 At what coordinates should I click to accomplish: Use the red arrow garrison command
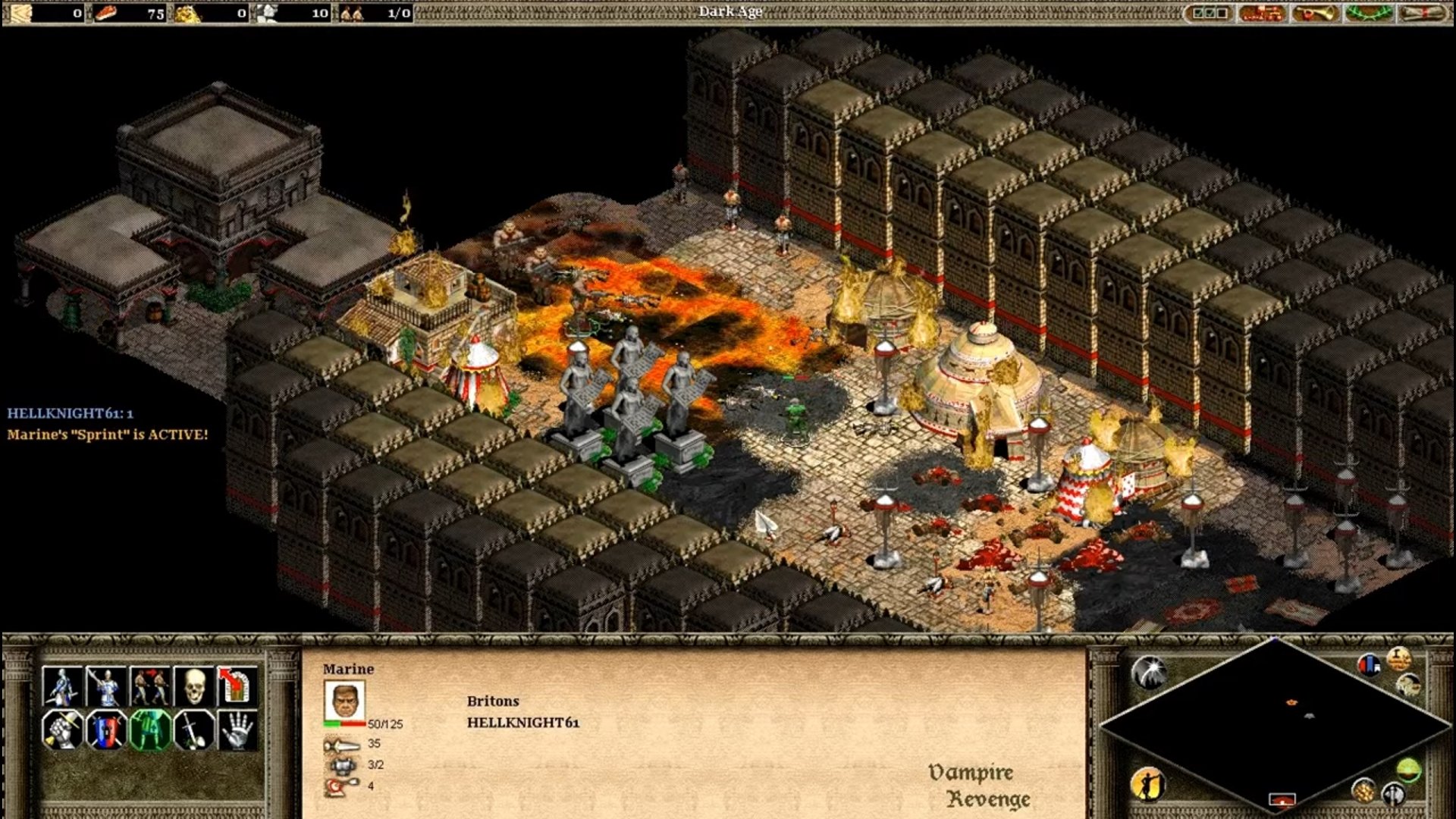[x=237, y=686]
